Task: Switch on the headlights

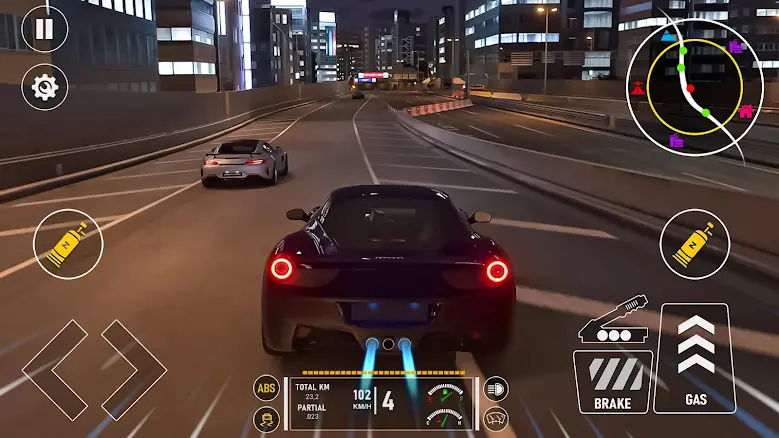Action: (495, 389)
